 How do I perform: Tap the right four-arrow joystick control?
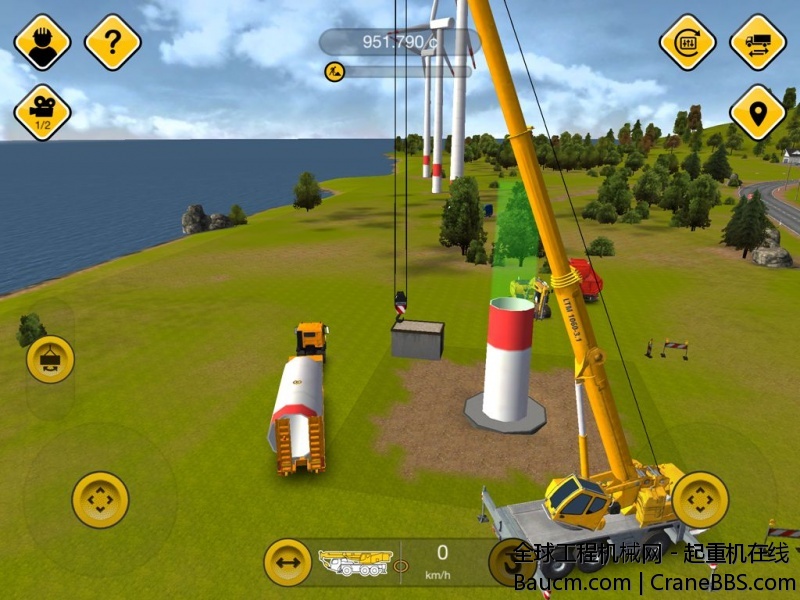click(700, 500)
